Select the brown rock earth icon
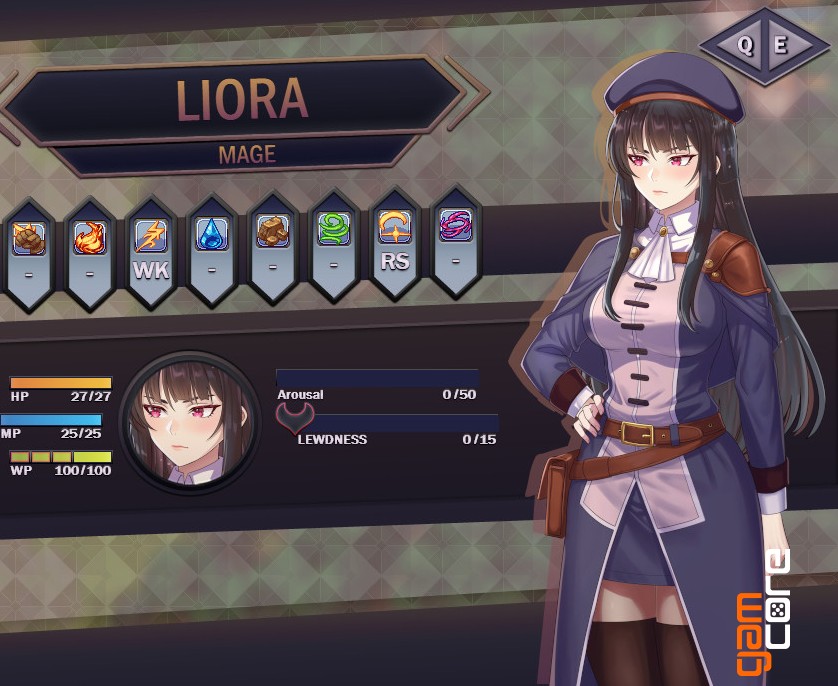This screenshot has width=838, height=686. pyautogui.click(x=272, y=232)
